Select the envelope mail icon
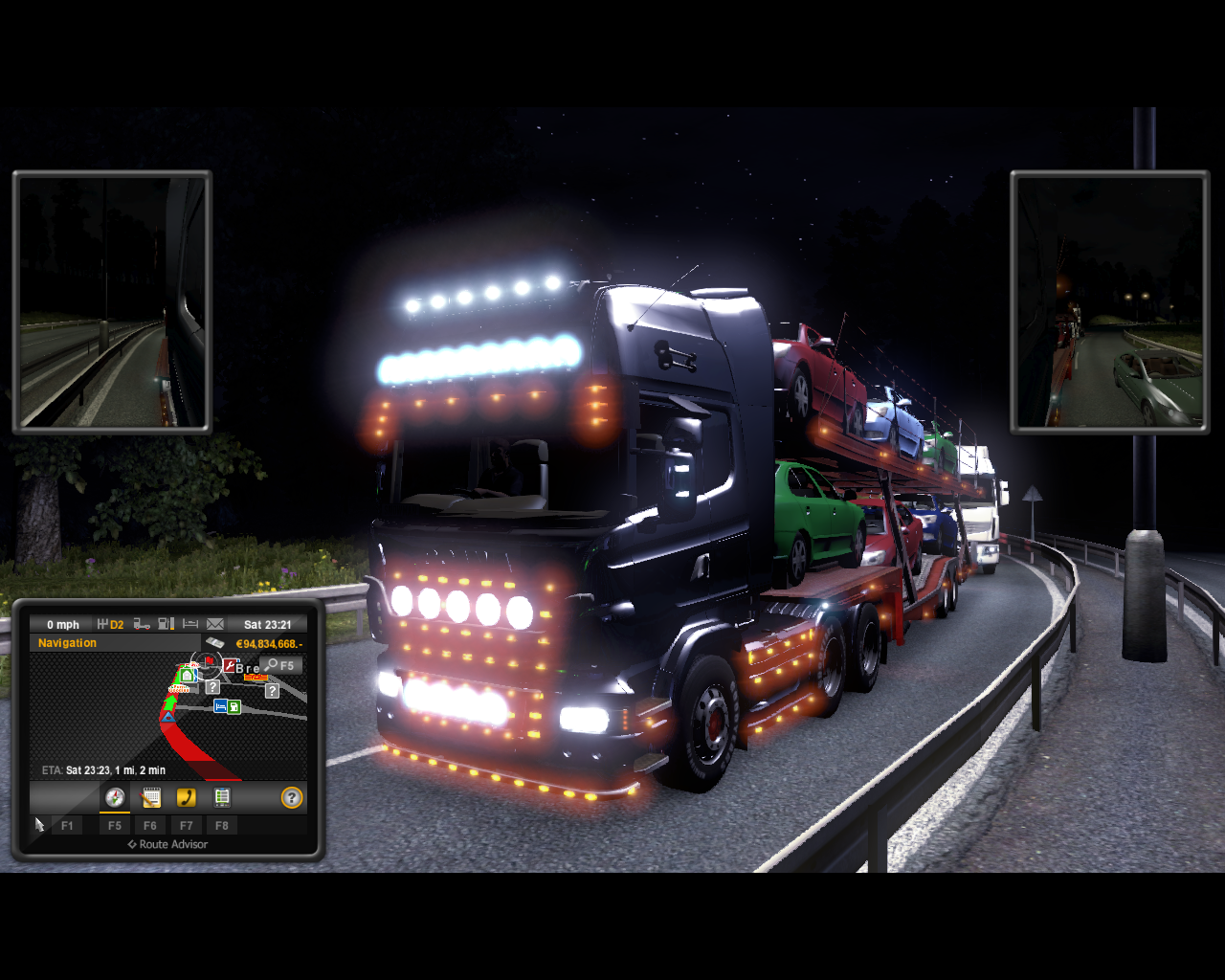The height and width of the screenshot is (980, 1225). [215, 624]
